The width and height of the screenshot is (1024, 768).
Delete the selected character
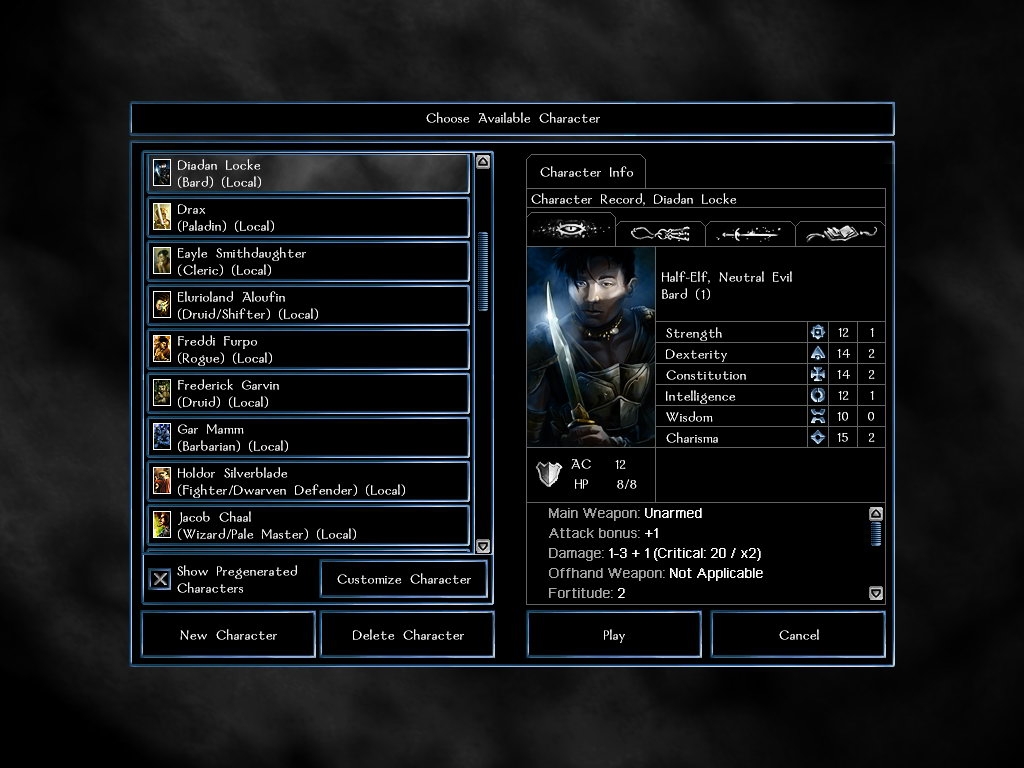point(407,635)
